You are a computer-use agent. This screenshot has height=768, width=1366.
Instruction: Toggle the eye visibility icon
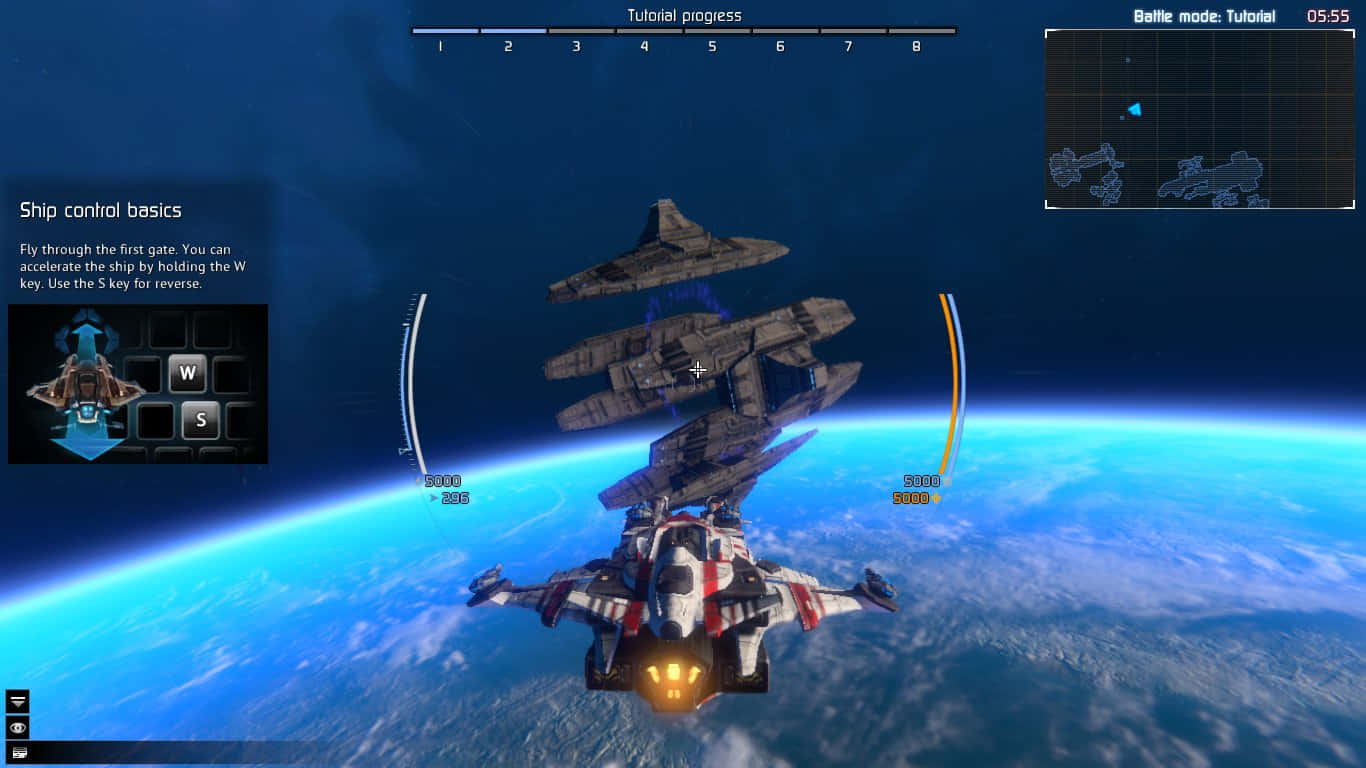pos(18,727)
